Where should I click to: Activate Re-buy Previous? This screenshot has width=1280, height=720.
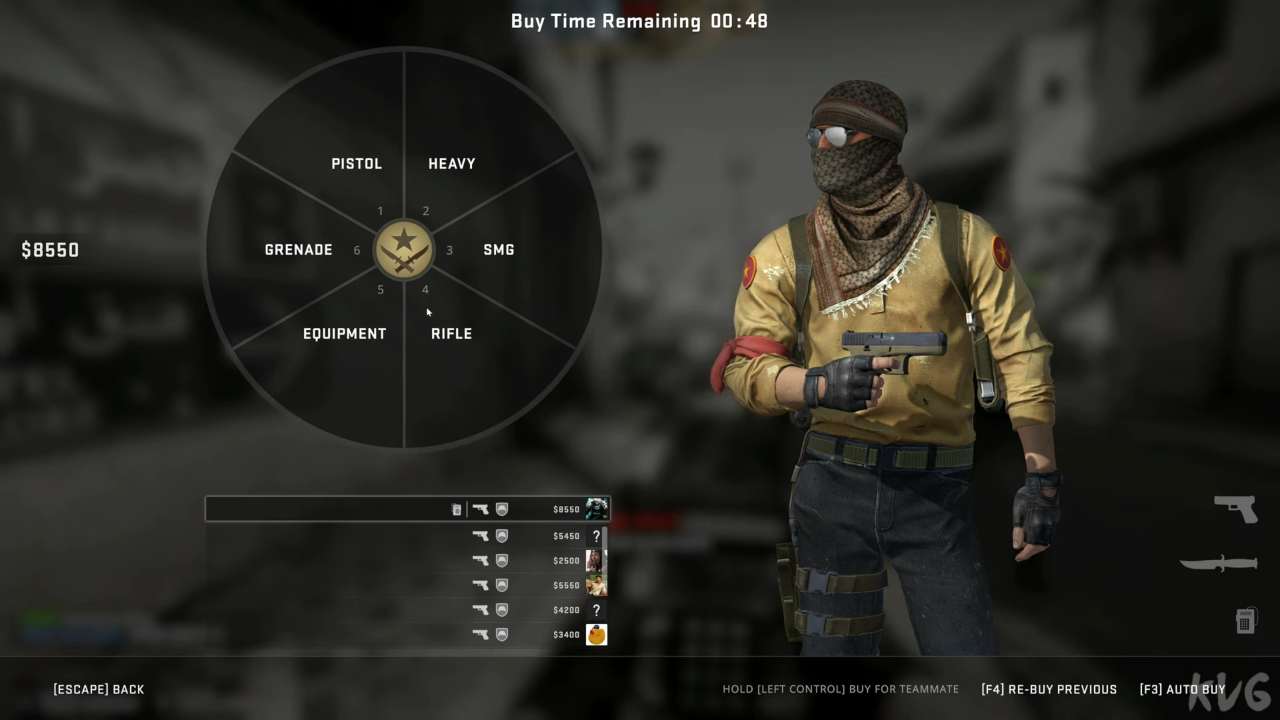pyautogui.click(x=1049, y=689)
